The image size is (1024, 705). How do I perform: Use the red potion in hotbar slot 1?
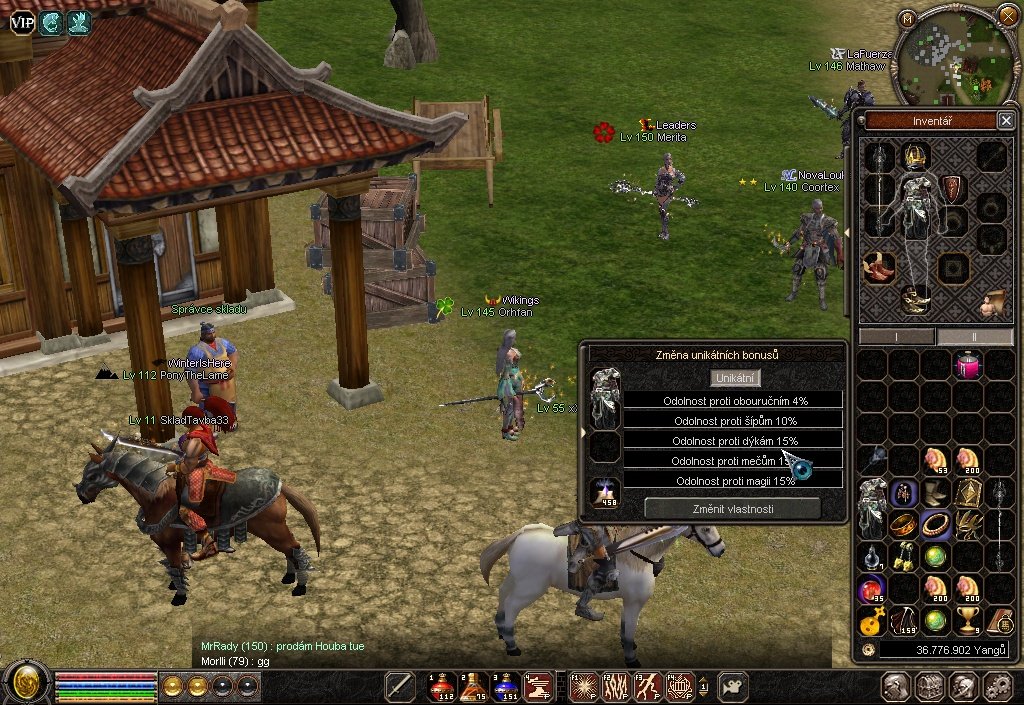pyautogui.click(x=441, y=685)
